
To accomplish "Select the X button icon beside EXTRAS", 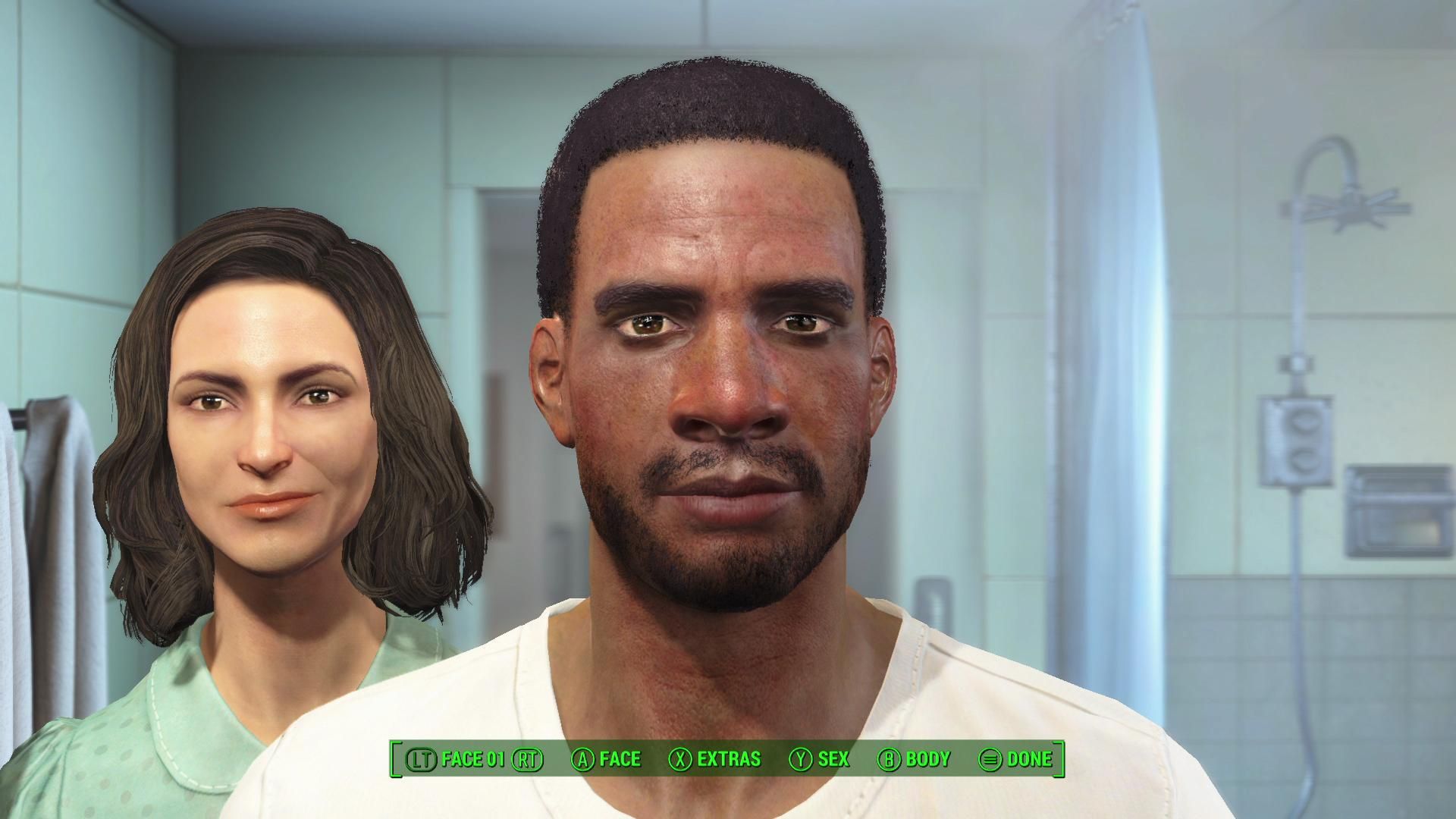I will (681, 758).
